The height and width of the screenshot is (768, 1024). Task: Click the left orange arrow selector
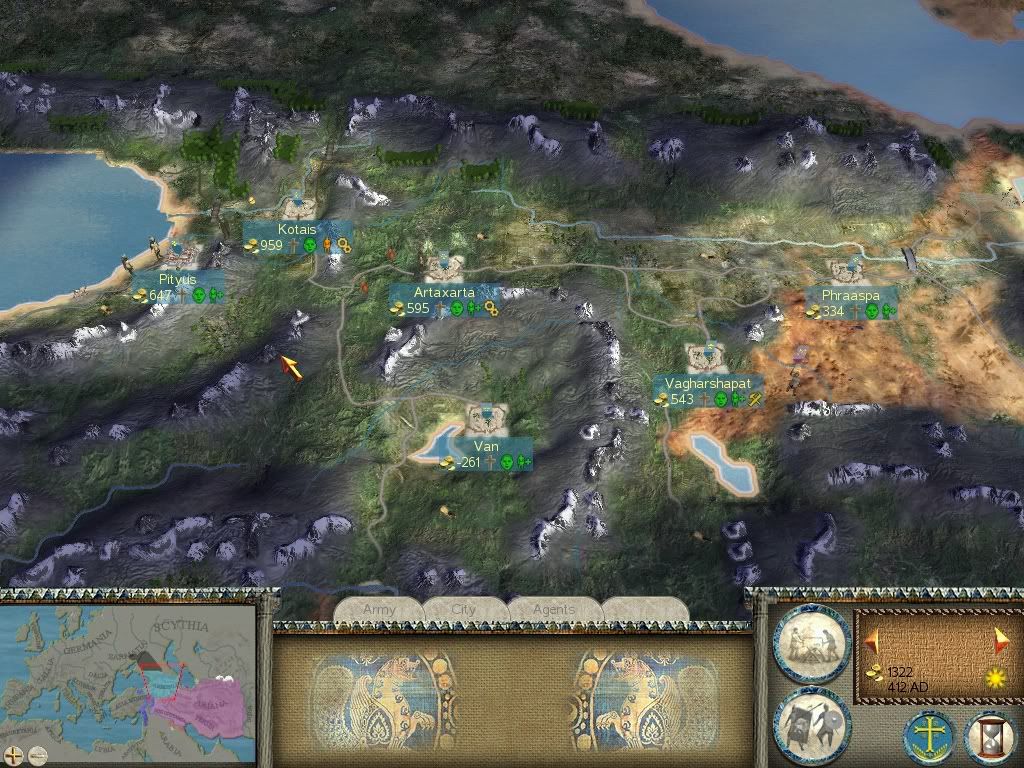(x=873, y=637)
